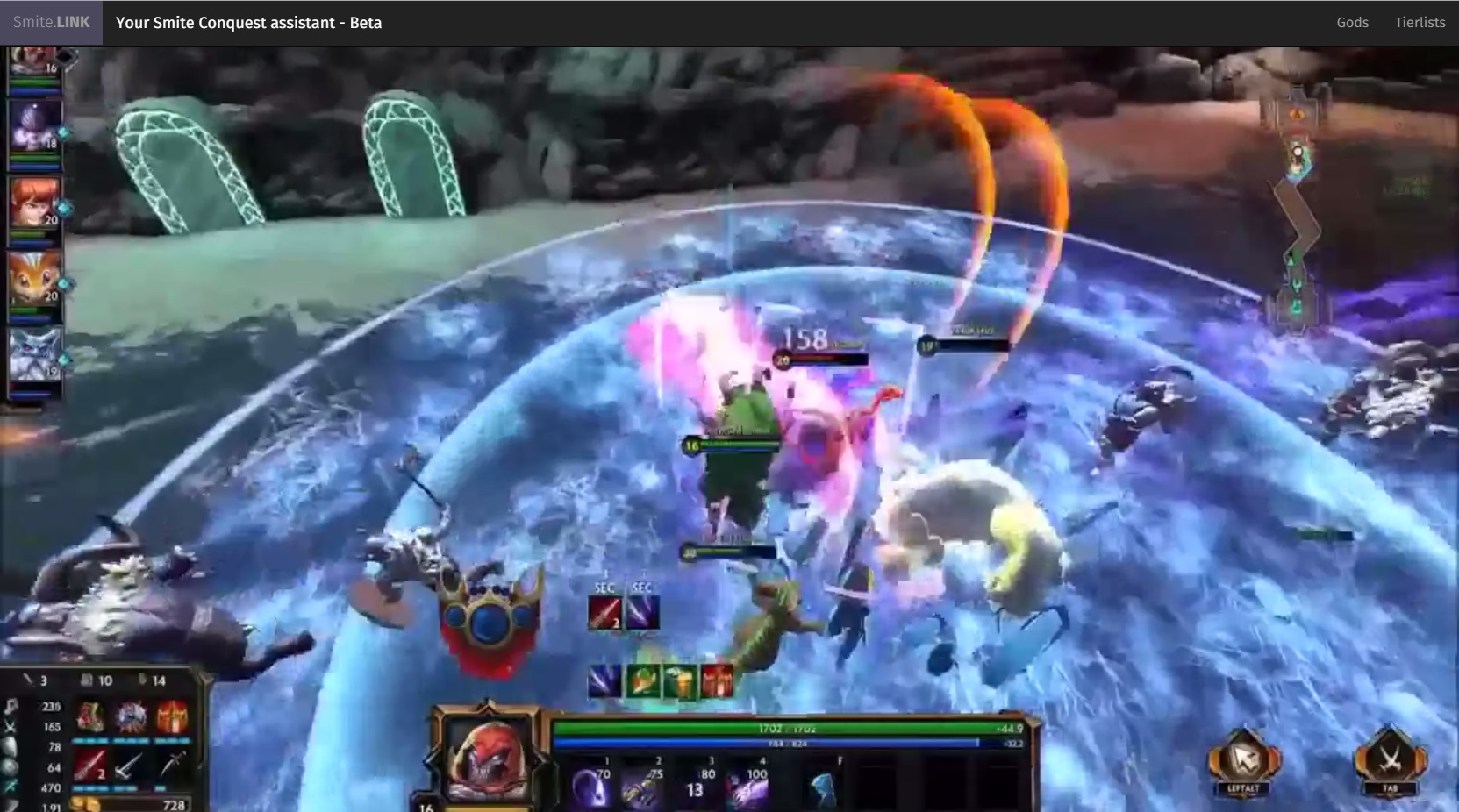Select ability 4 purple claw icon

click(x=748, y=788)
